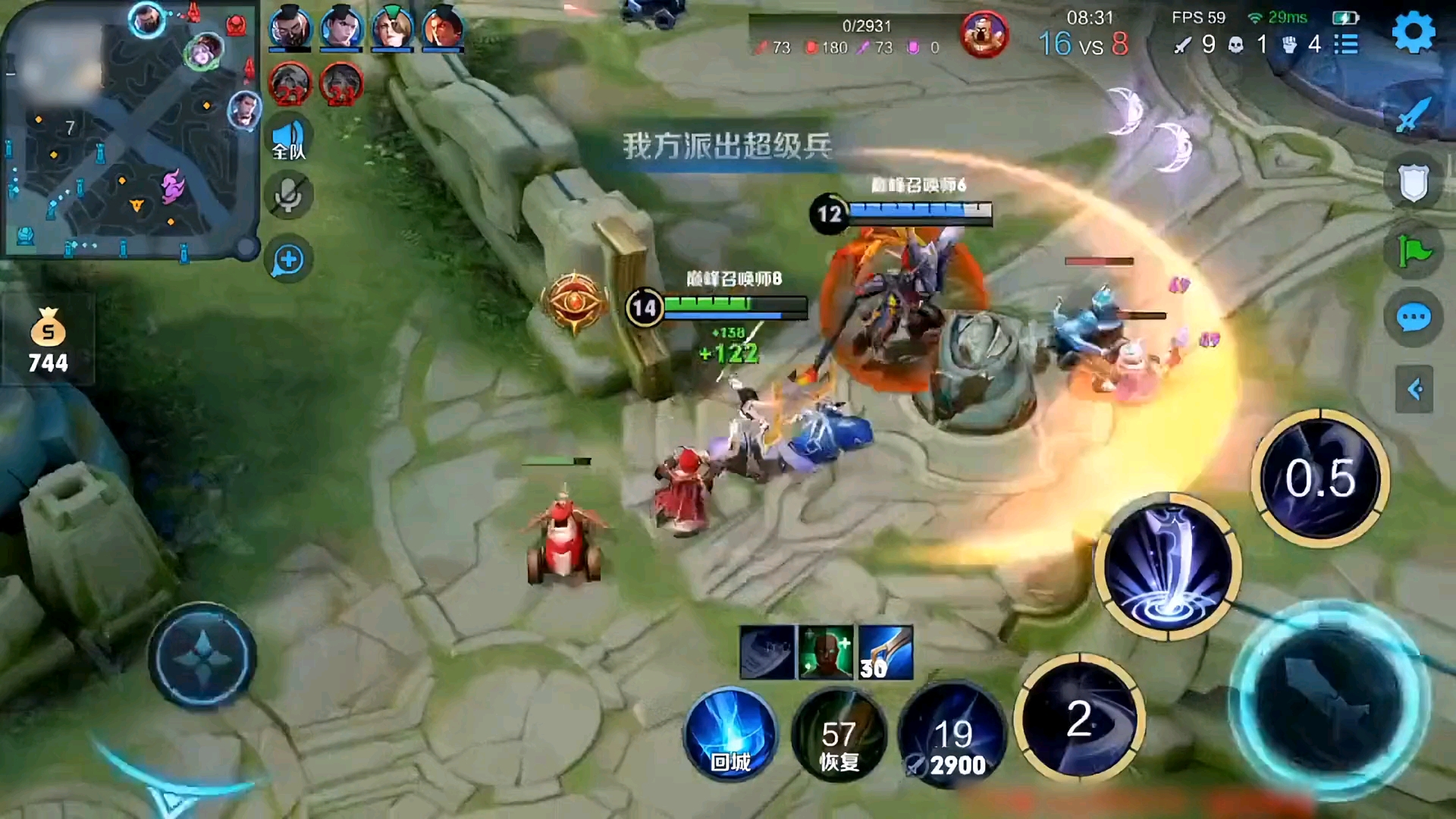Send the green flag gather signal

pos(1414,250)
